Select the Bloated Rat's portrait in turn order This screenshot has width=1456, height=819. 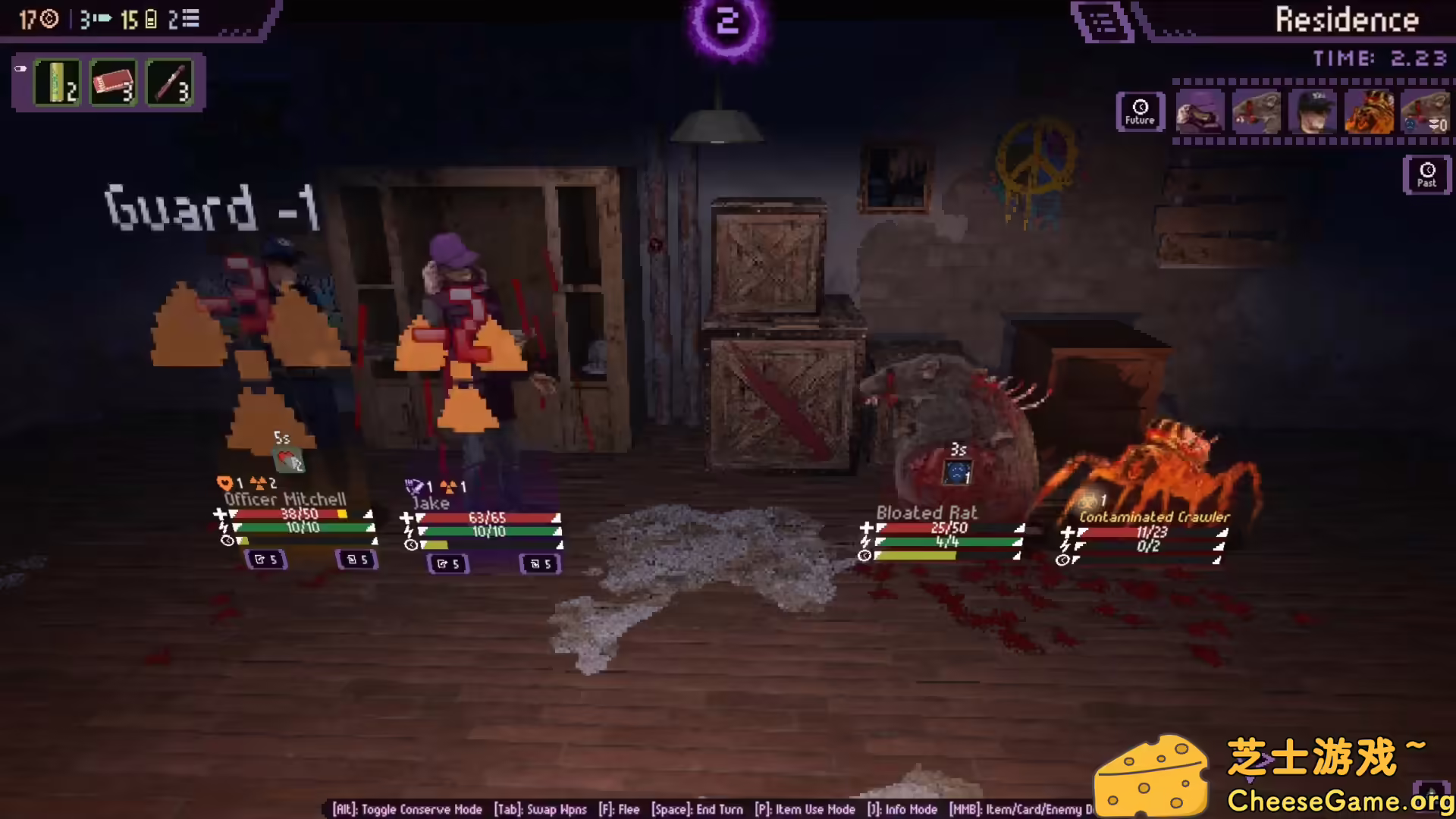pos(1256,111)
